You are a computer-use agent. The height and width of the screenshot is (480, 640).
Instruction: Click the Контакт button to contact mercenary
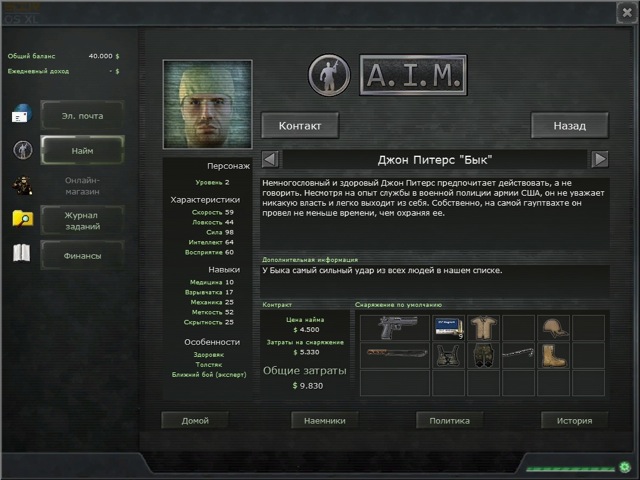[300, 126]
